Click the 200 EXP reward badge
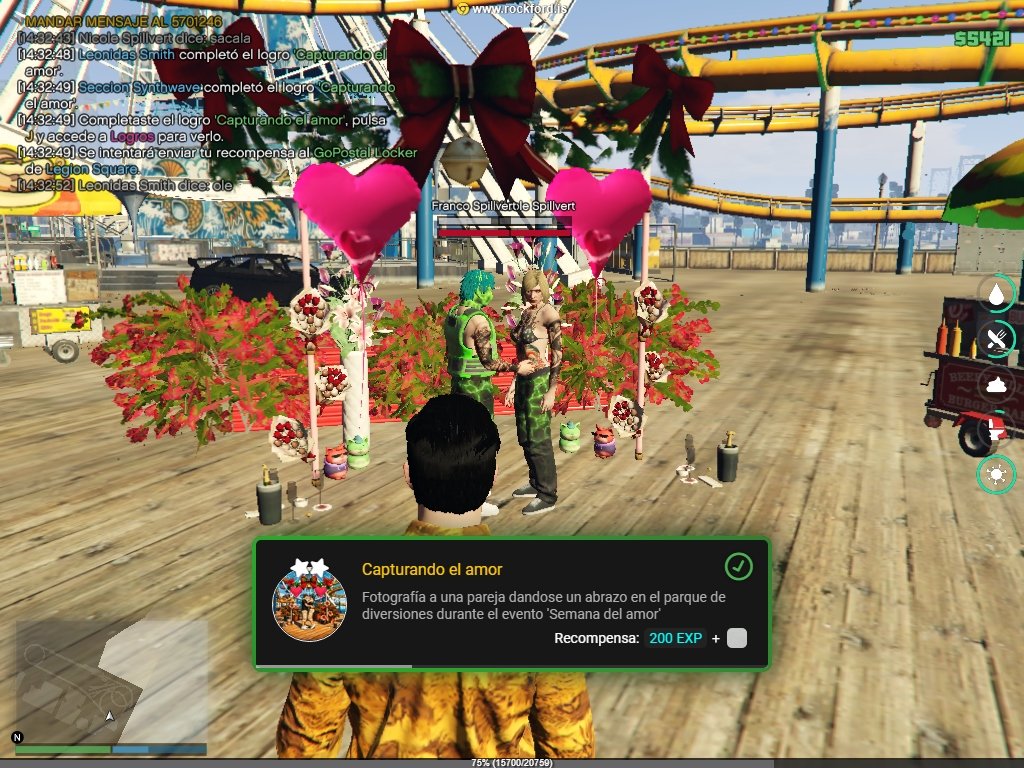The width and height of the screenshot is (1024, 768). click(675, 638)
